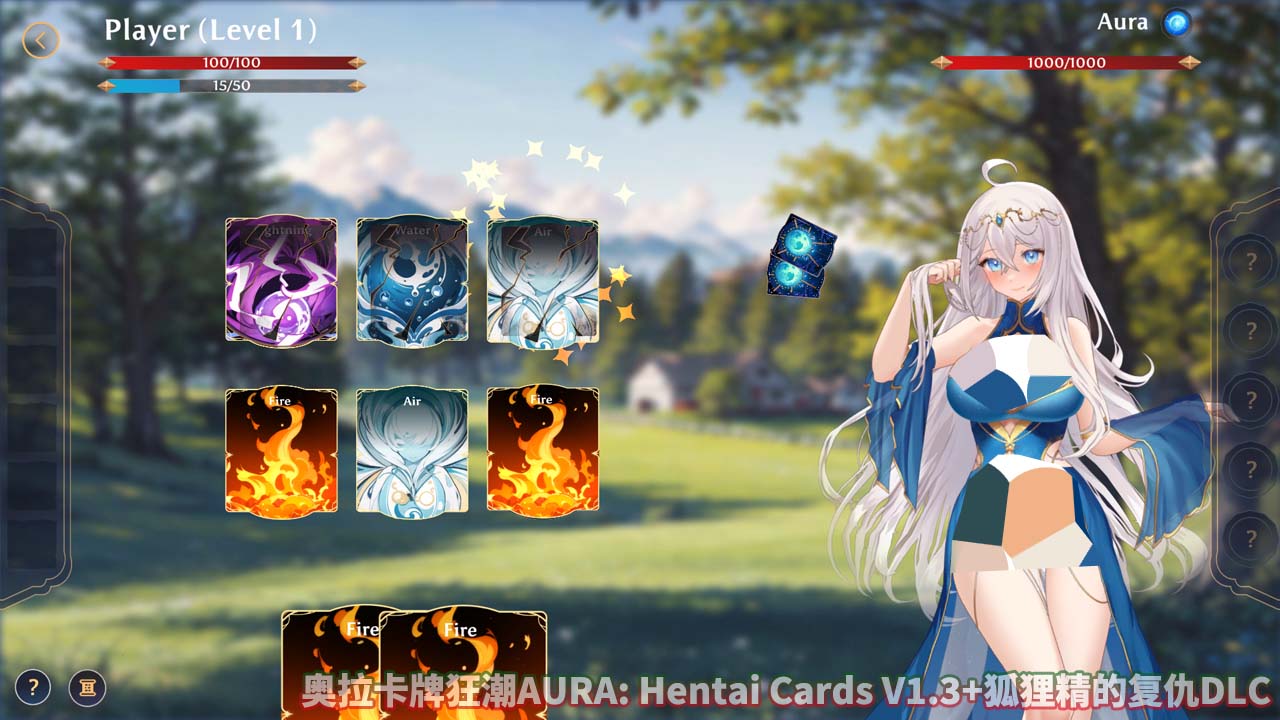Select the Lightning card

[281, 280]
